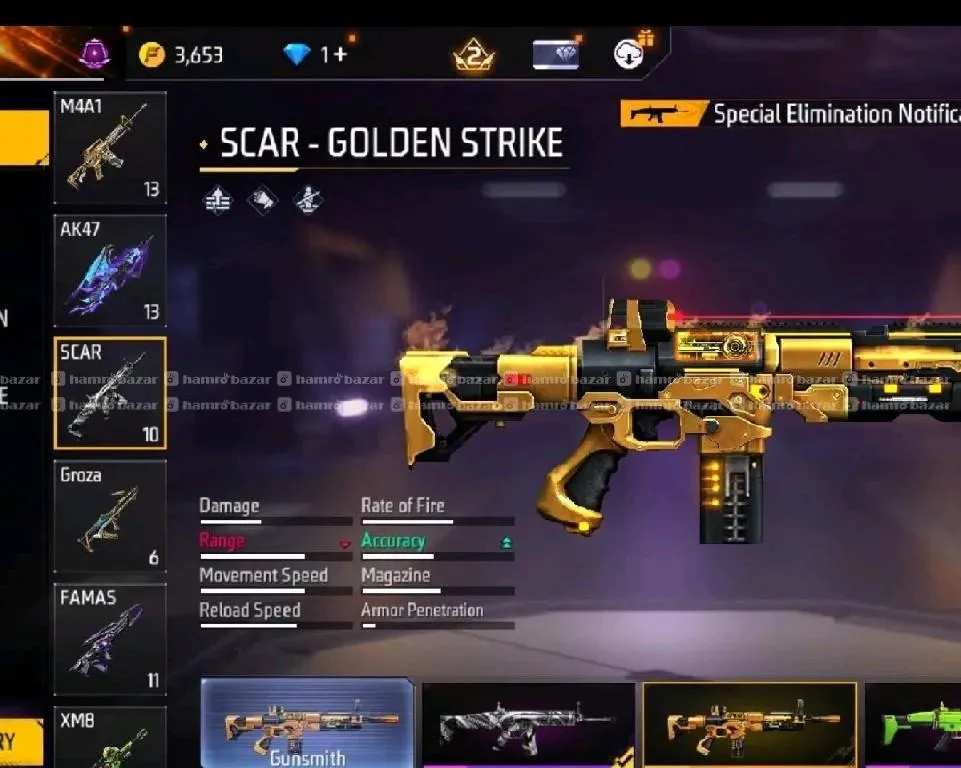Select the XM8 weapon tile

click(x=109, y=737)
